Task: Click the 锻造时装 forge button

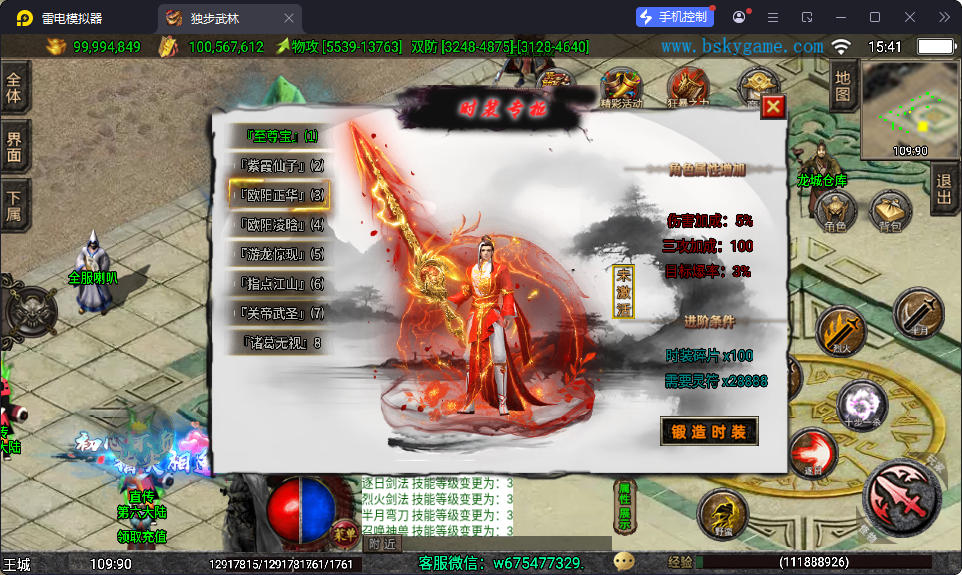Action: [709, 431]
